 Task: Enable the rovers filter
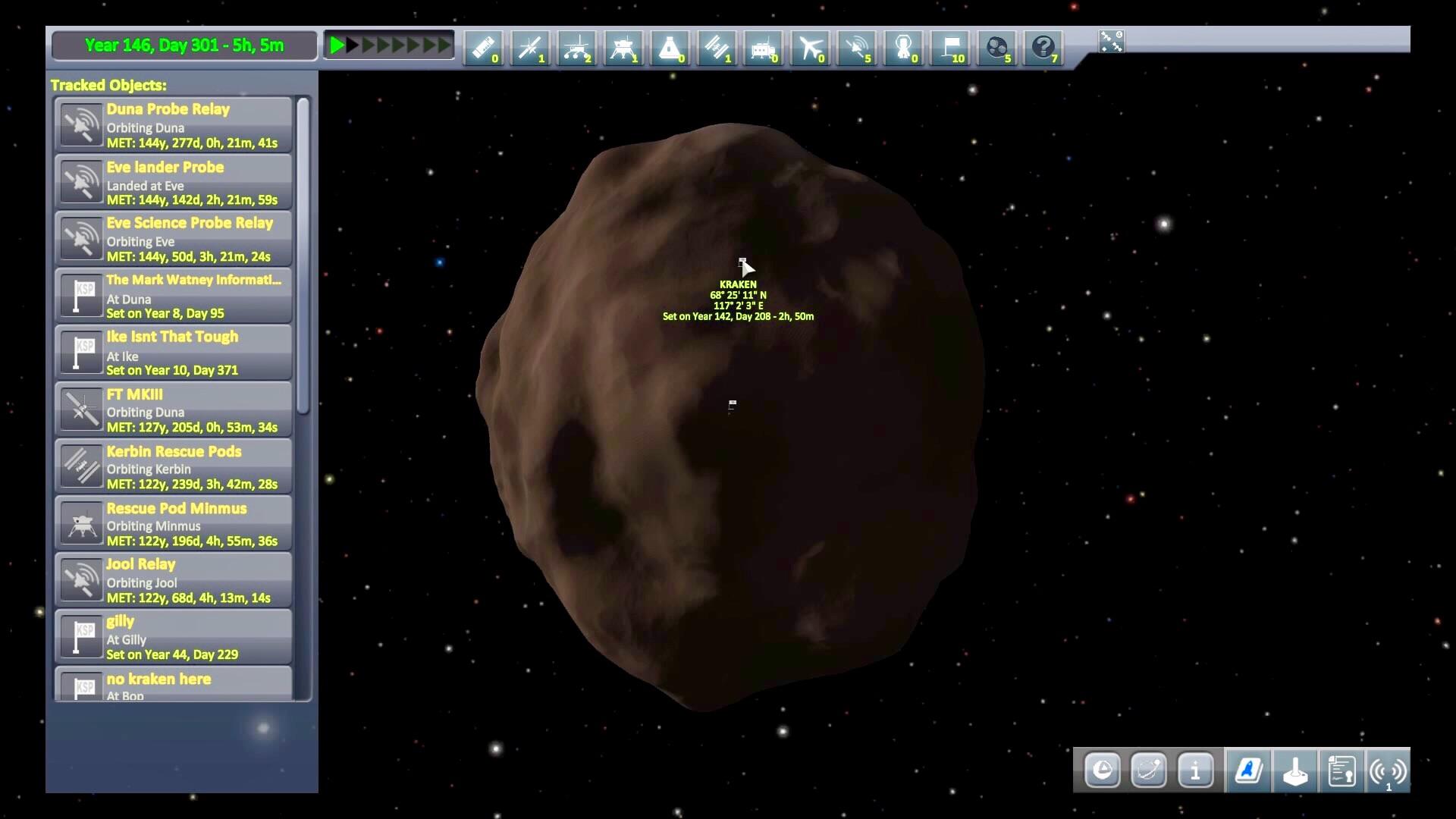pyautogui.click(x=578, y=48)
